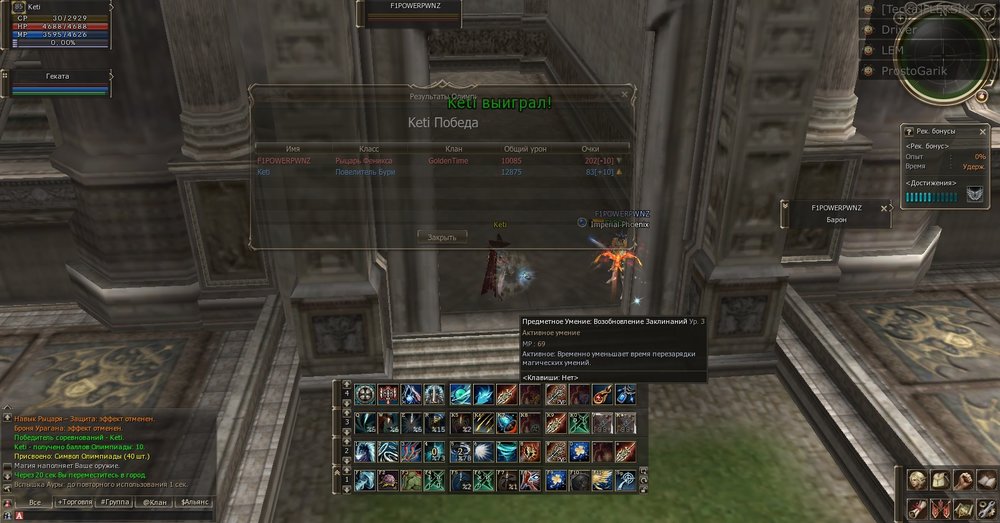Screen dimensions: 1000x523
Task: Select party member Driver in the list
Action: tap(898, 30)
